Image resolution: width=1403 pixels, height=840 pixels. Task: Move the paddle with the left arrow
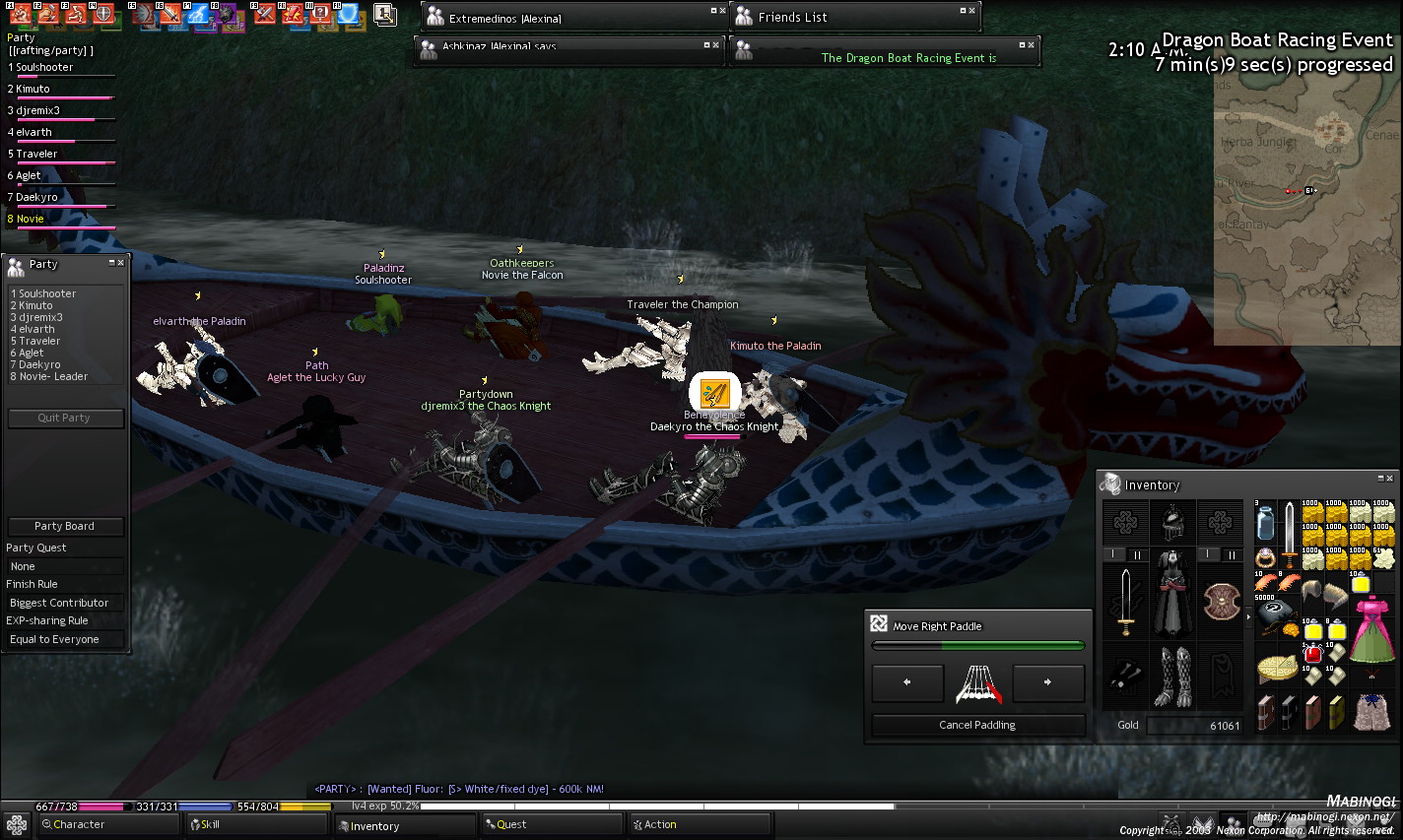coord(907,682)
